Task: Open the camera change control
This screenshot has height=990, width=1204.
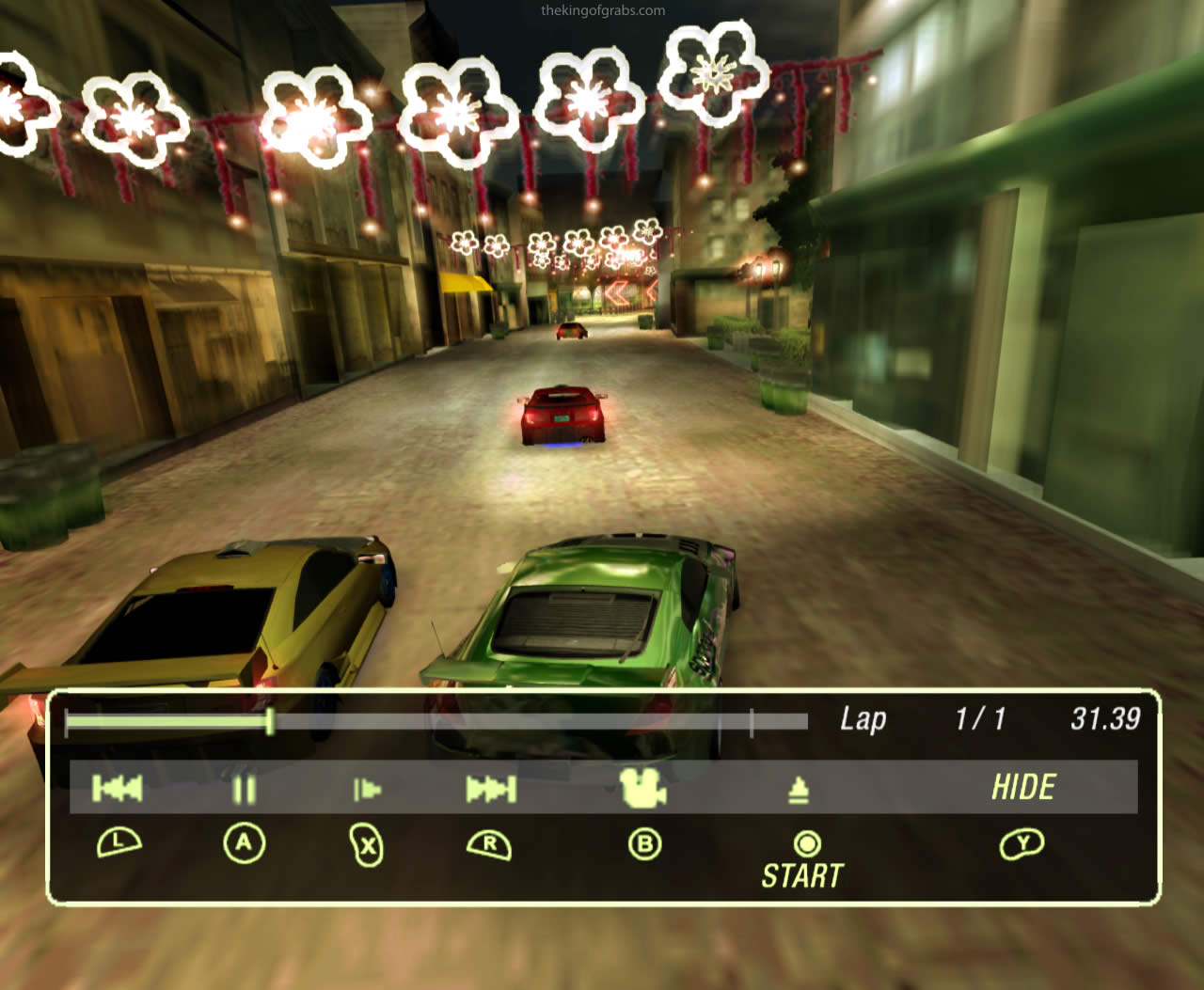Action: (643, 790)
